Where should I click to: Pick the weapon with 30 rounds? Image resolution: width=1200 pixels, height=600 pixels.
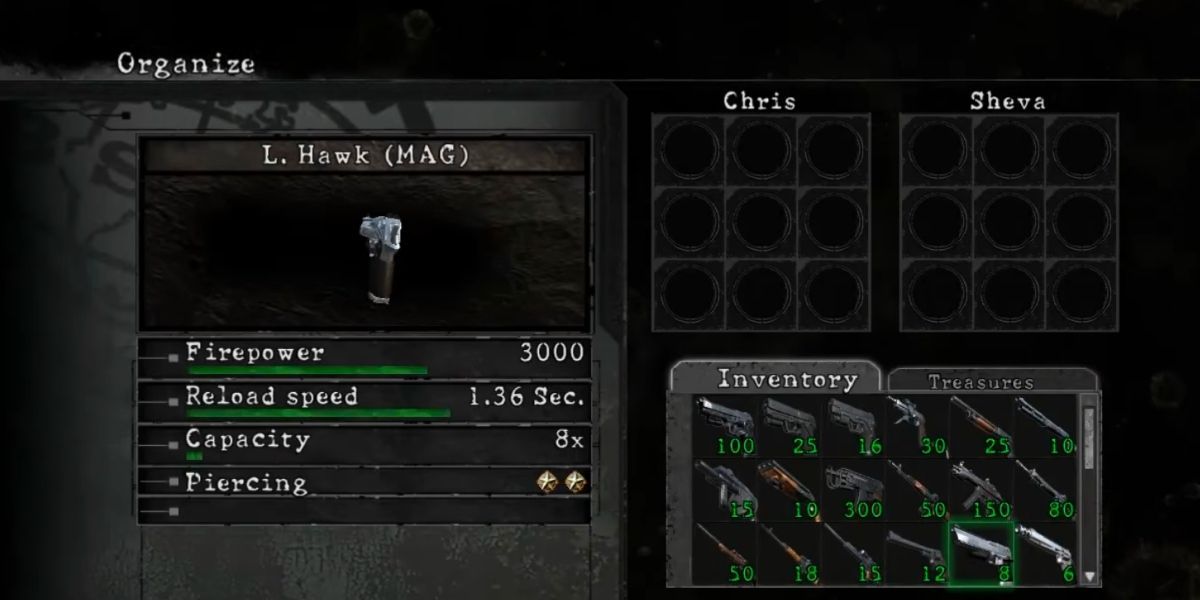coord(916,427)
